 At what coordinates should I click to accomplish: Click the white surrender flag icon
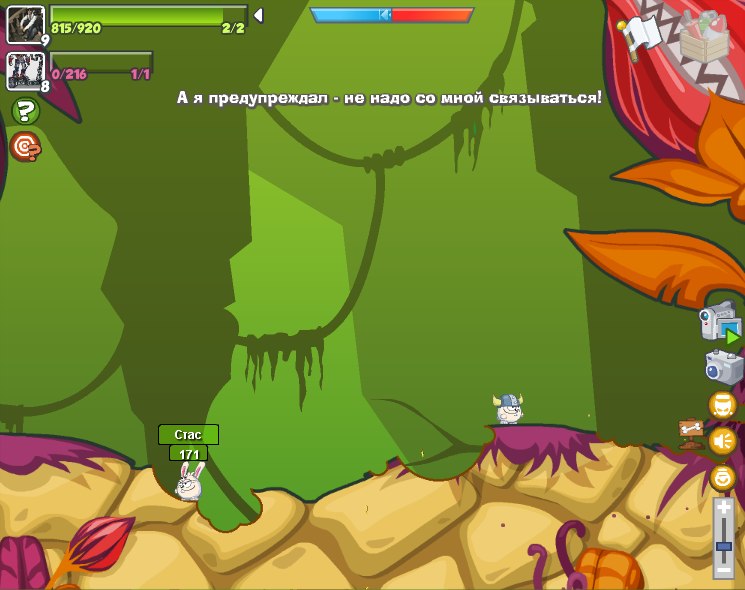click(x=640, y=36)
